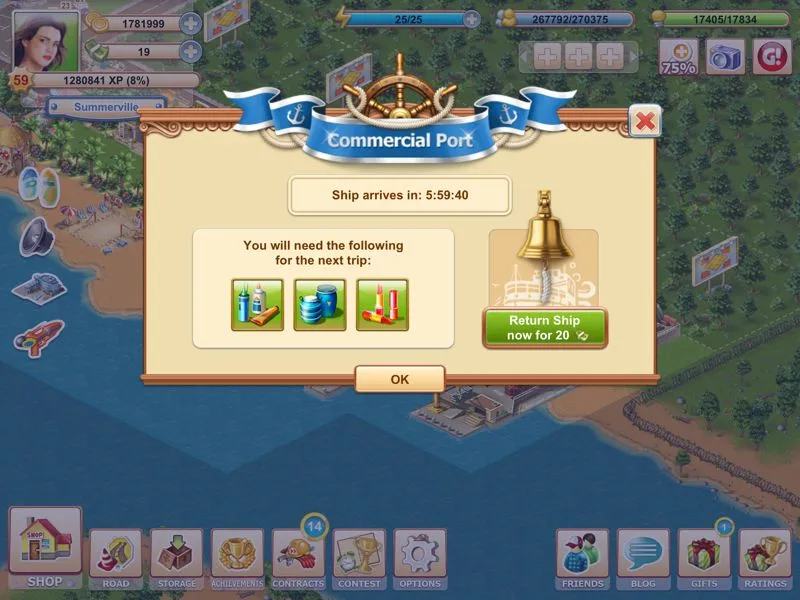This screenshot has width=800, height=600.
Task: Select the blue barrels item
Action: (x=320, y=305)
